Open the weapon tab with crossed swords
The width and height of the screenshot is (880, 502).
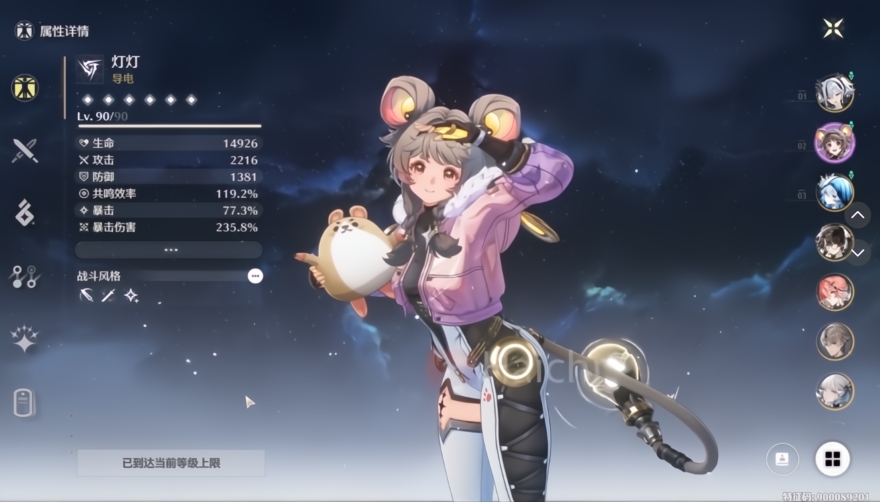tap(25, 150)
